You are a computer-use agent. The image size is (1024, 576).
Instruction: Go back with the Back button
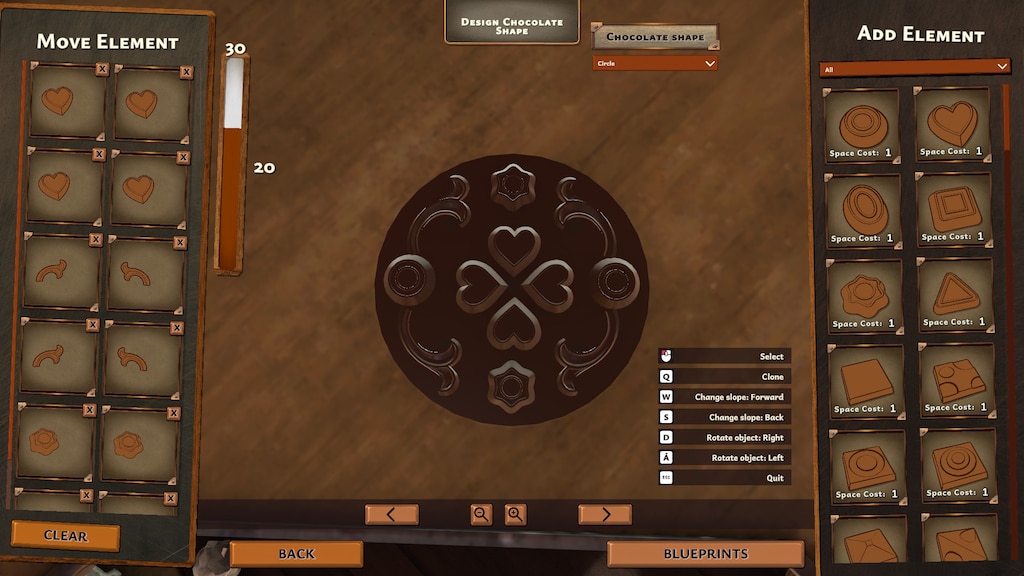point(296,554)
